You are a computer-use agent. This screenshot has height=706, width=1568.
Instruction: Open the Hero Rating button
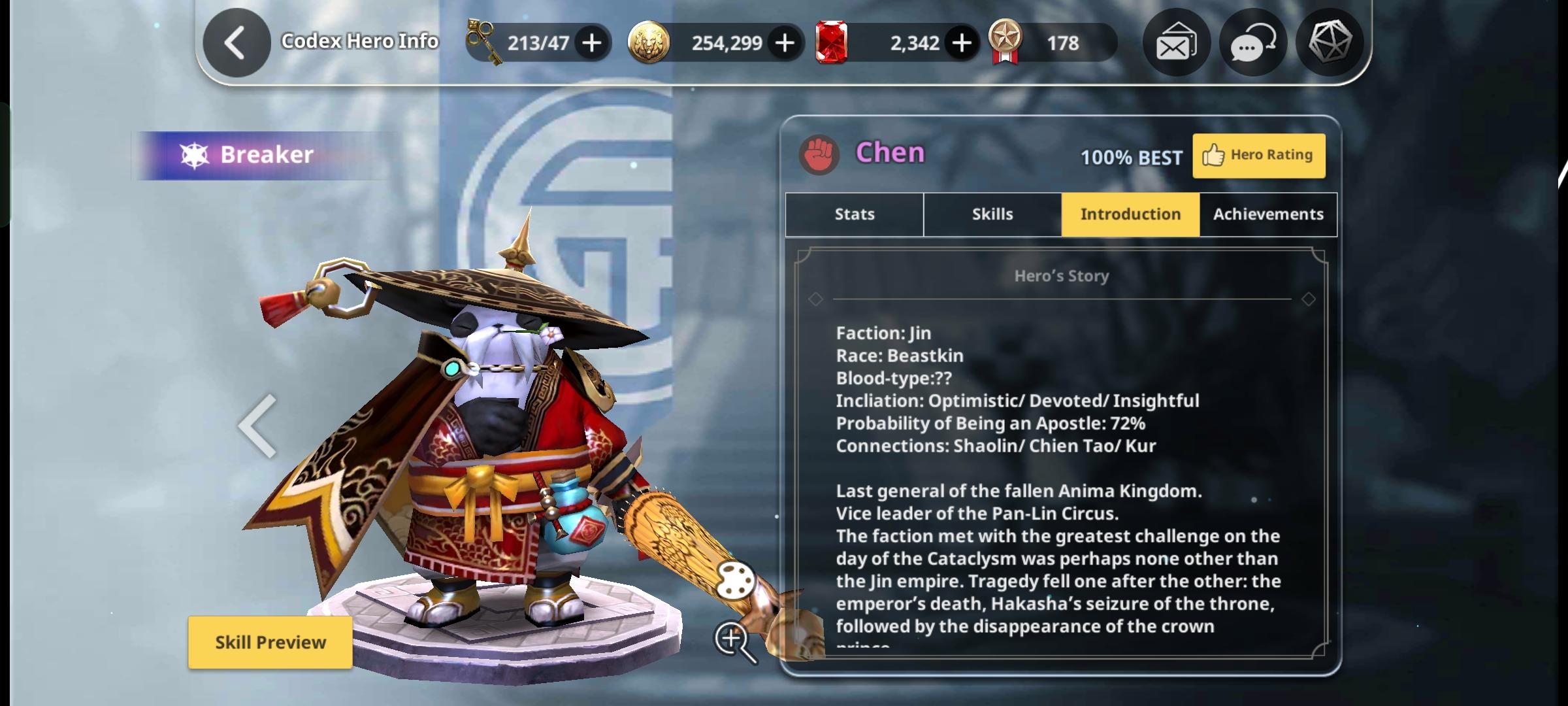pyautogui.click(x=1258, y=156)
